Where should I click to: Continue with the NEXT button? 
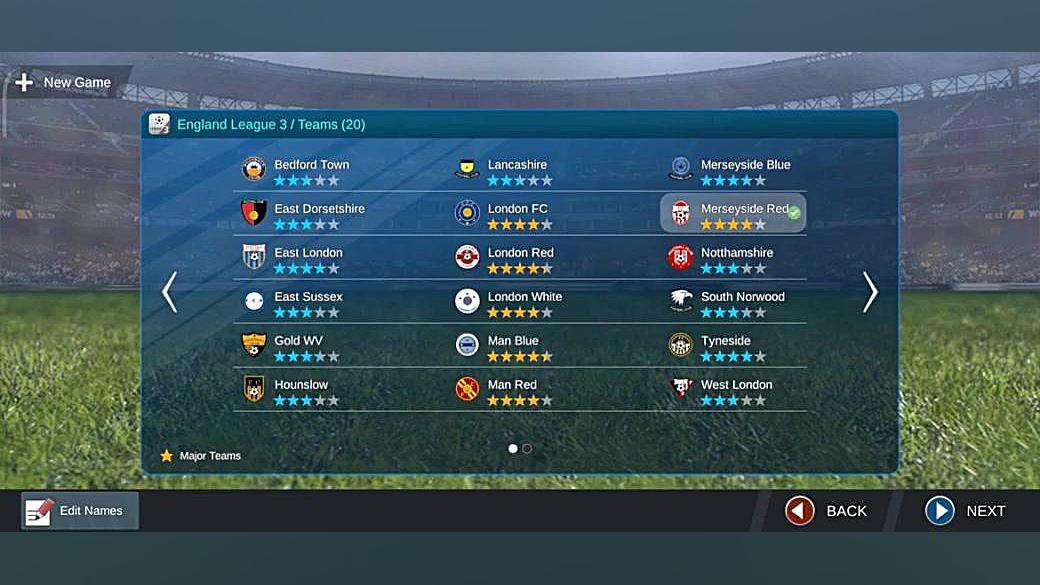pos(966,511)
